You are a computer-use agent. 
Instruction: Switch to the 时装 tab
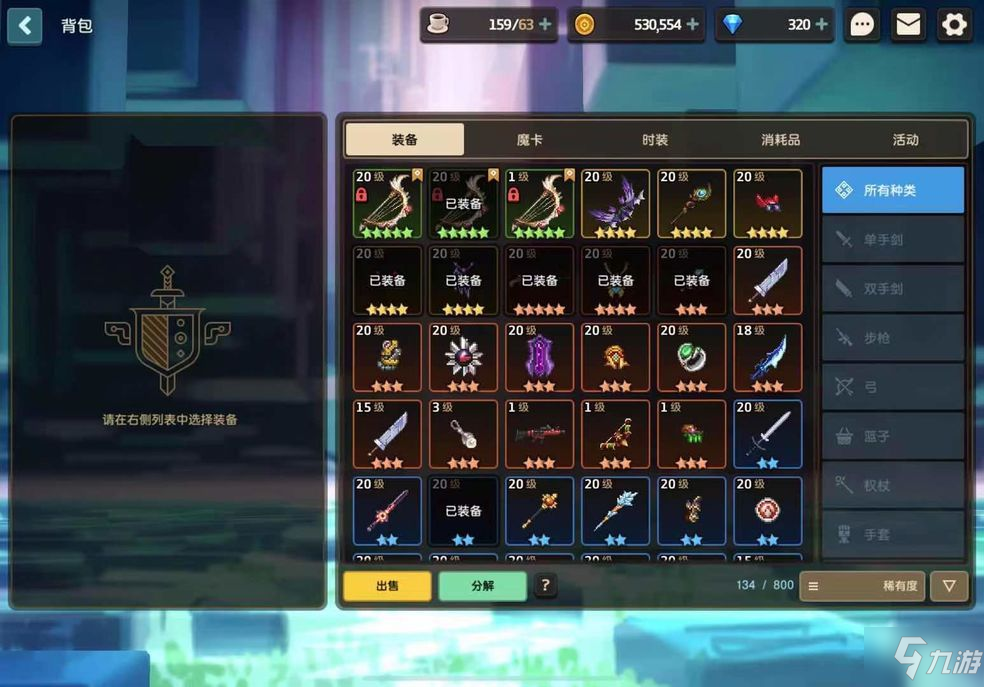[x=655, y=140]
